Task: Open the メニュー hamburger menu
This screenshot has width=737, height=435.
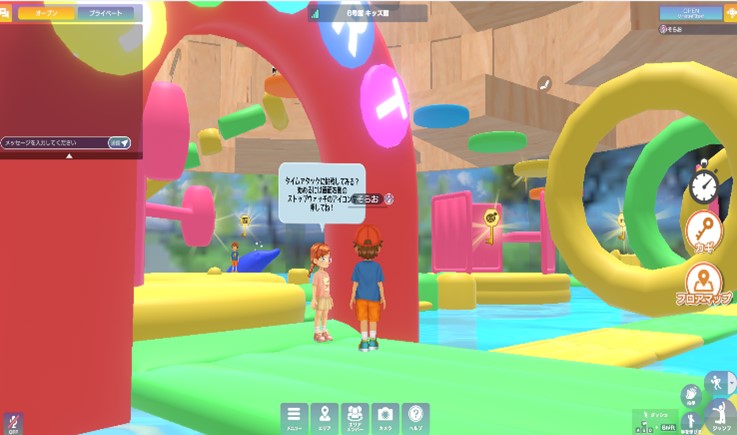Action: click(x=293, y=416)
